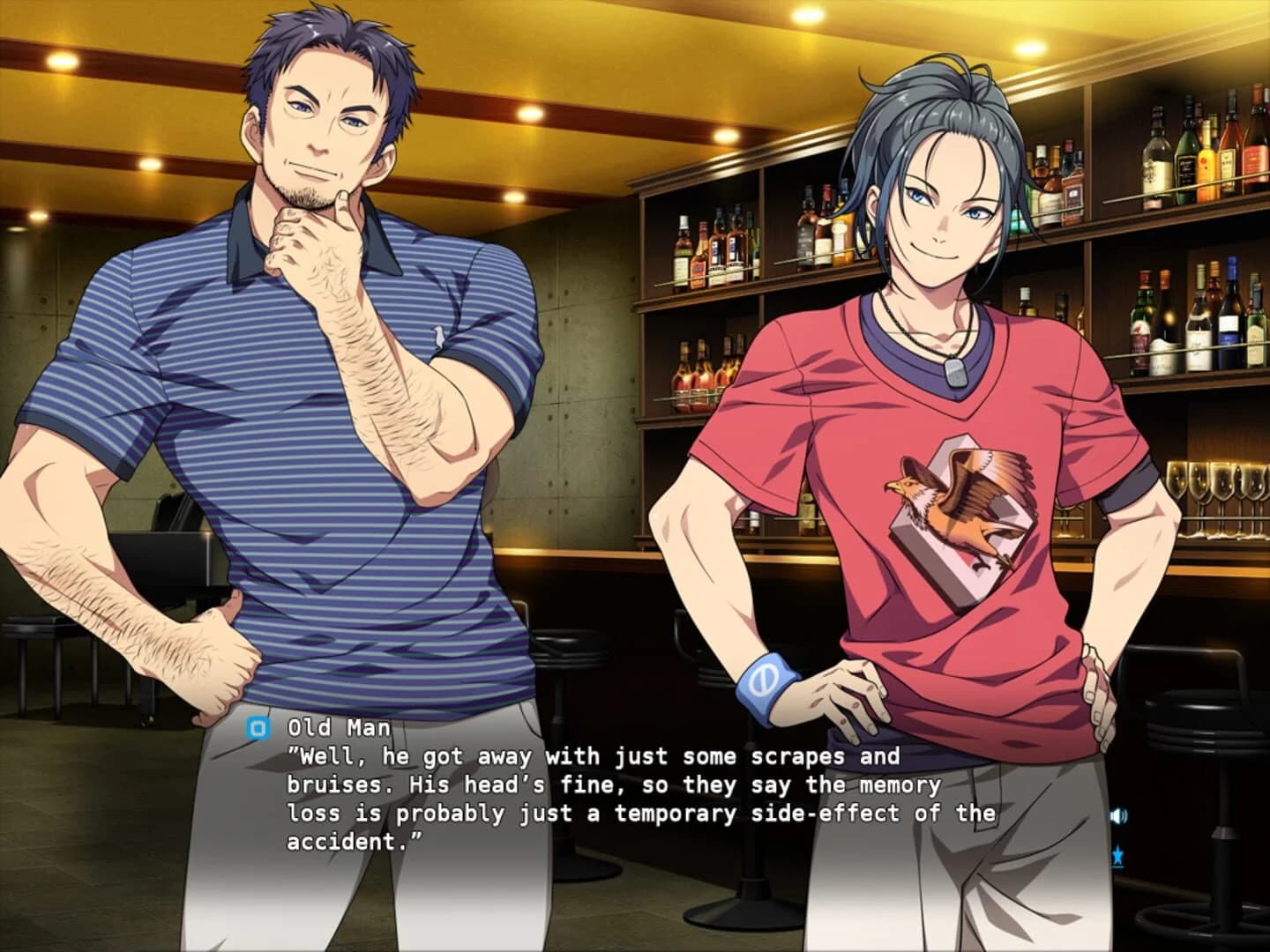This screenshot has height=952, width=1270.
Task: Select the blue square icon in the dialogue box
Action: [257, 728]
